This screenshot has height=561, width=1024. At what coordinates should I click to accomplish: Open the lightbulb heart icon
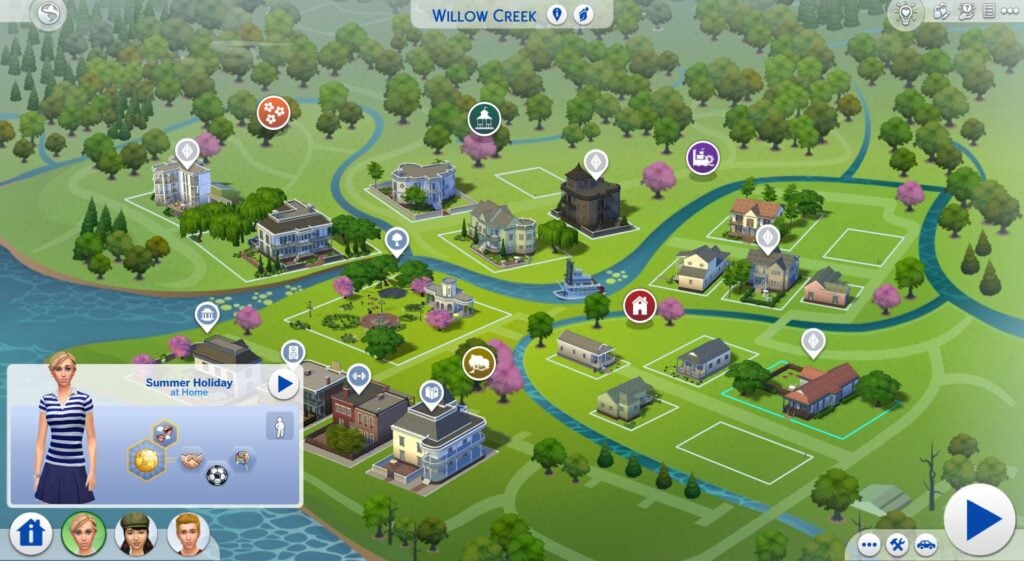point(905,13)
